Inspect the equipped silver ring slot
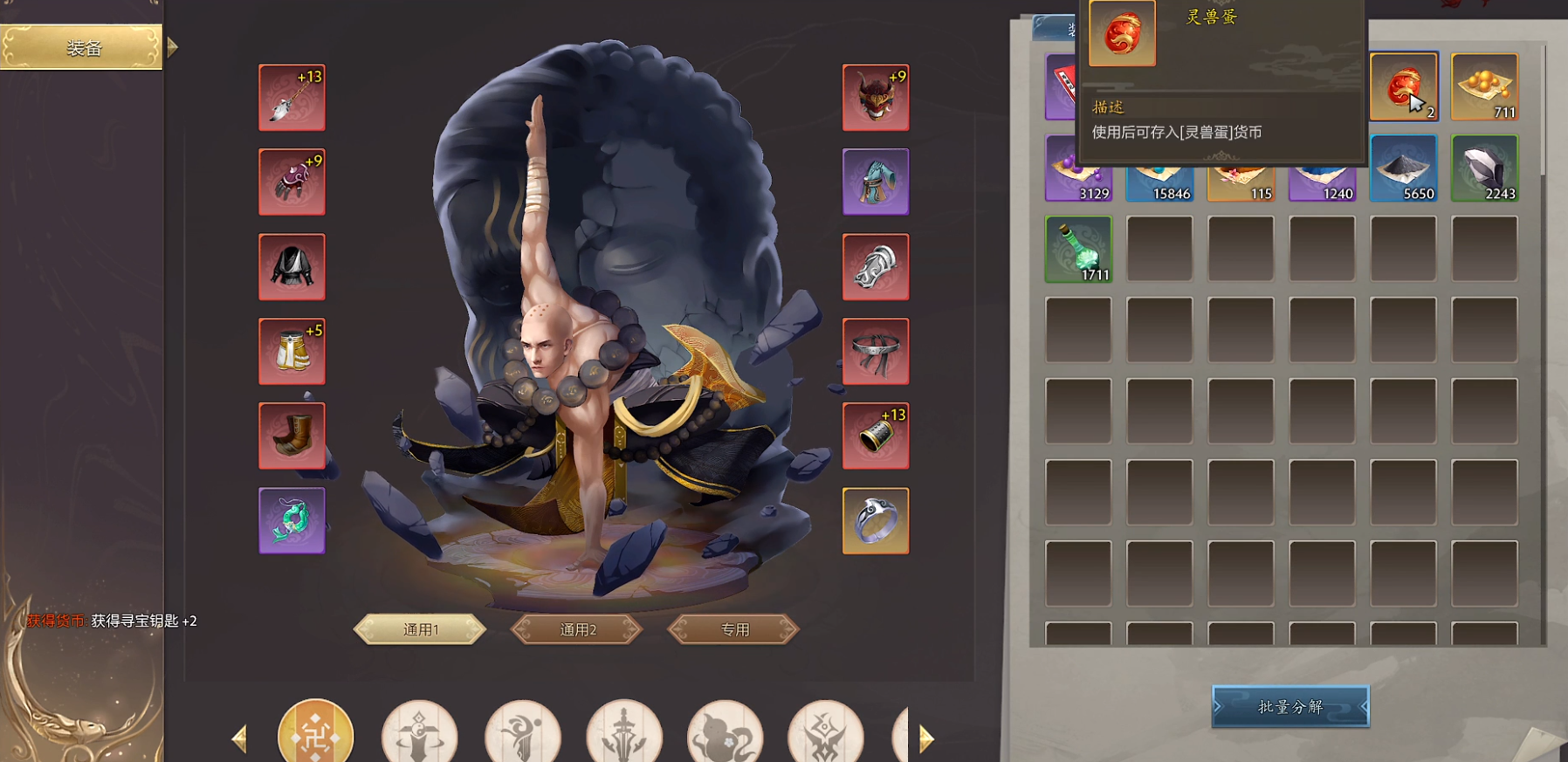 coord(876,519)
